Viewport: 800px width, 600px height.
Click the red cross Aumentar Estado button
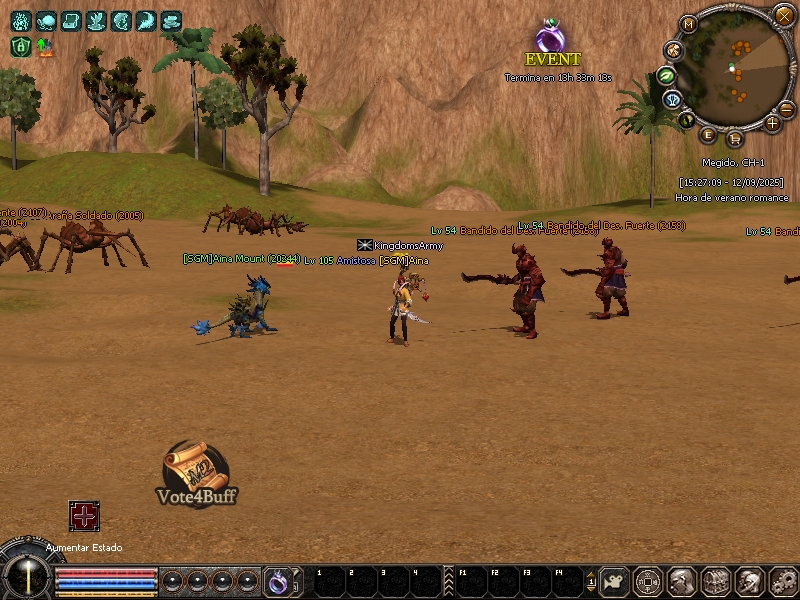(x=84, y=516)
